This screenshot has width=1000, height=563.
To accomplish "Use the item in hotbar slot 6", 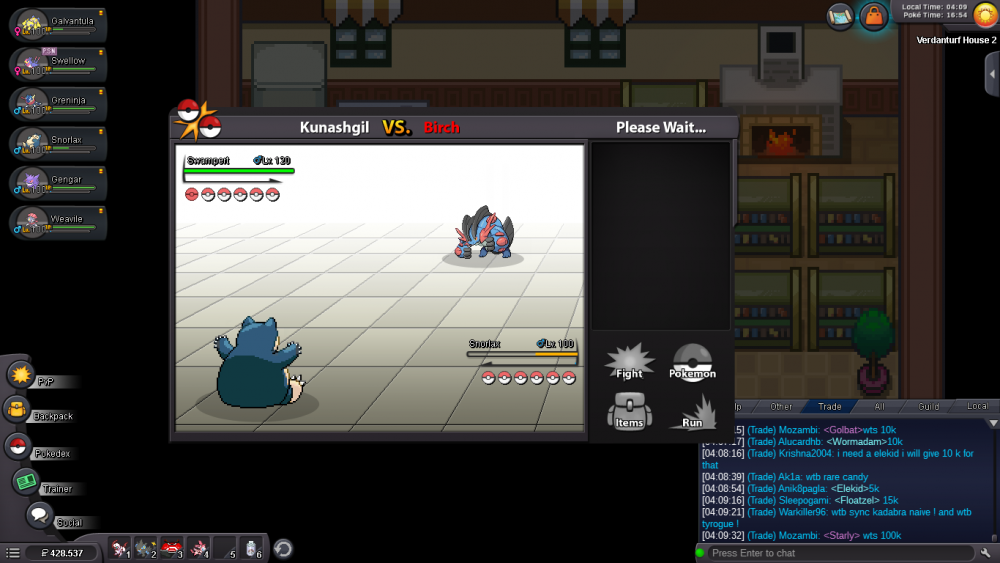I will tap(254, 548).
